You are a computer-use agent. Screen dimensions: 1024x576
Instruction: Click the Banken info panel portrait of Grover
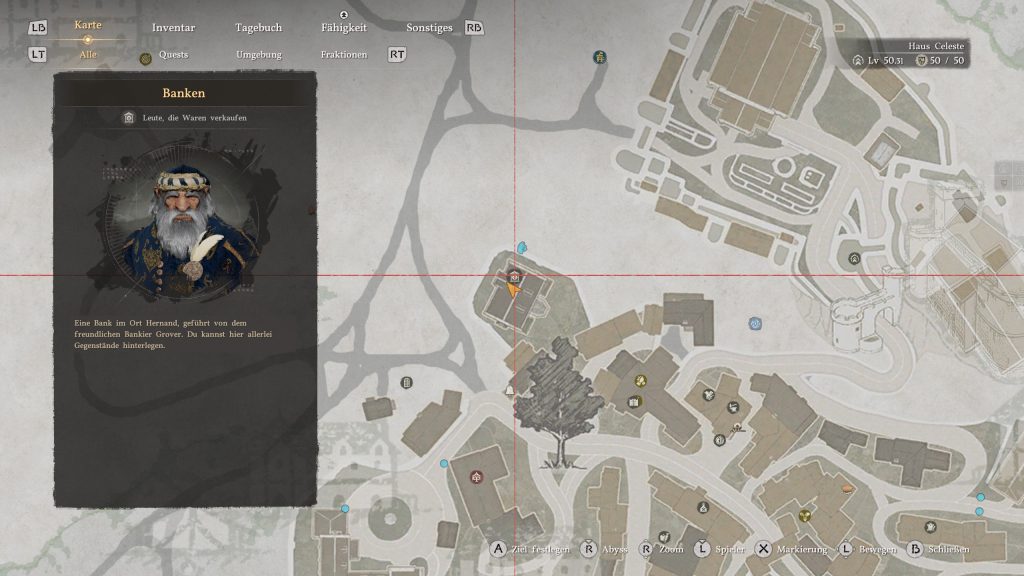[x=184, y=226]
